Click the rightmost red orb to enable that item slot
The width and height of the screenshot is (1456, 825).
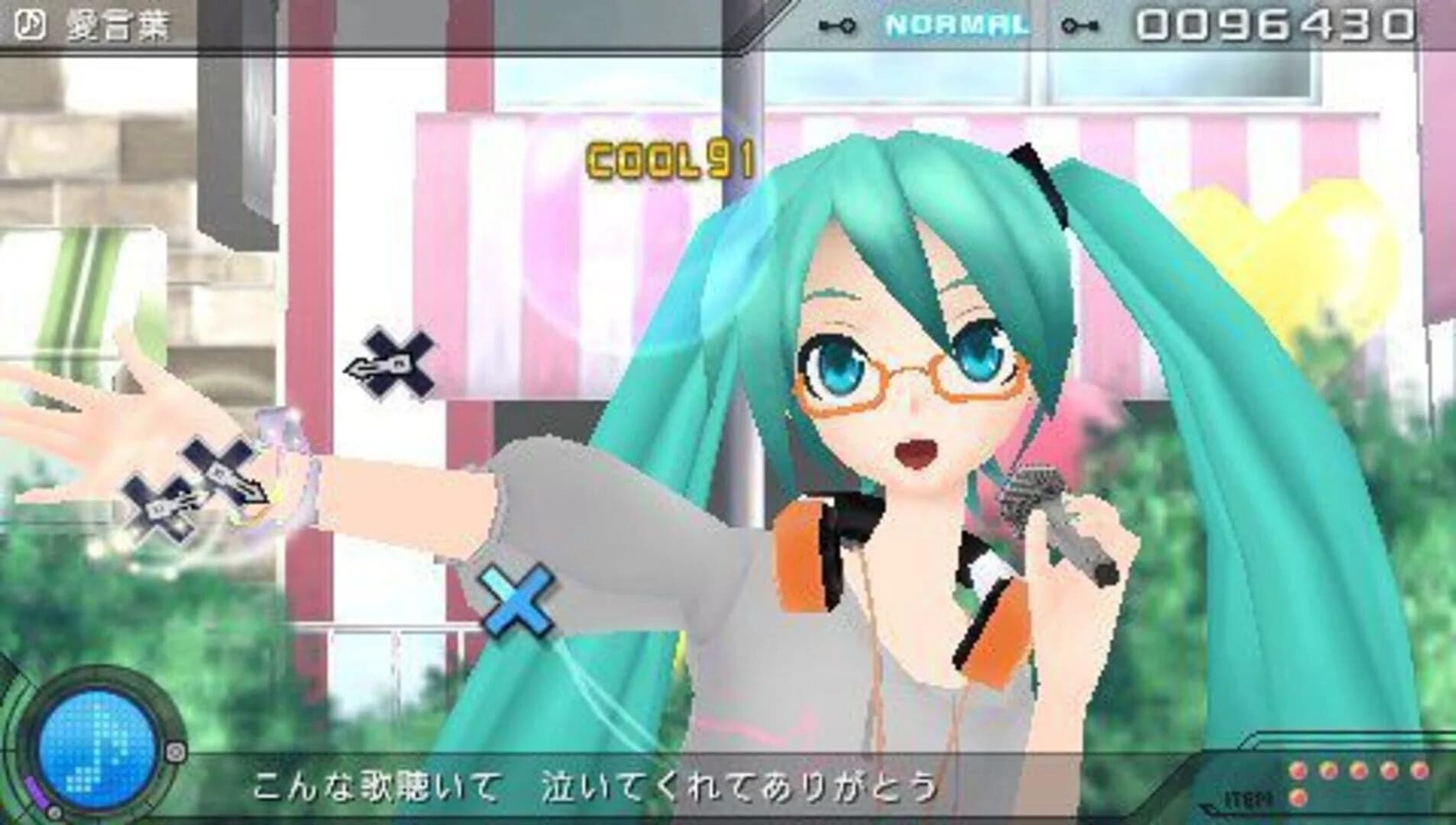[1419, 770]
